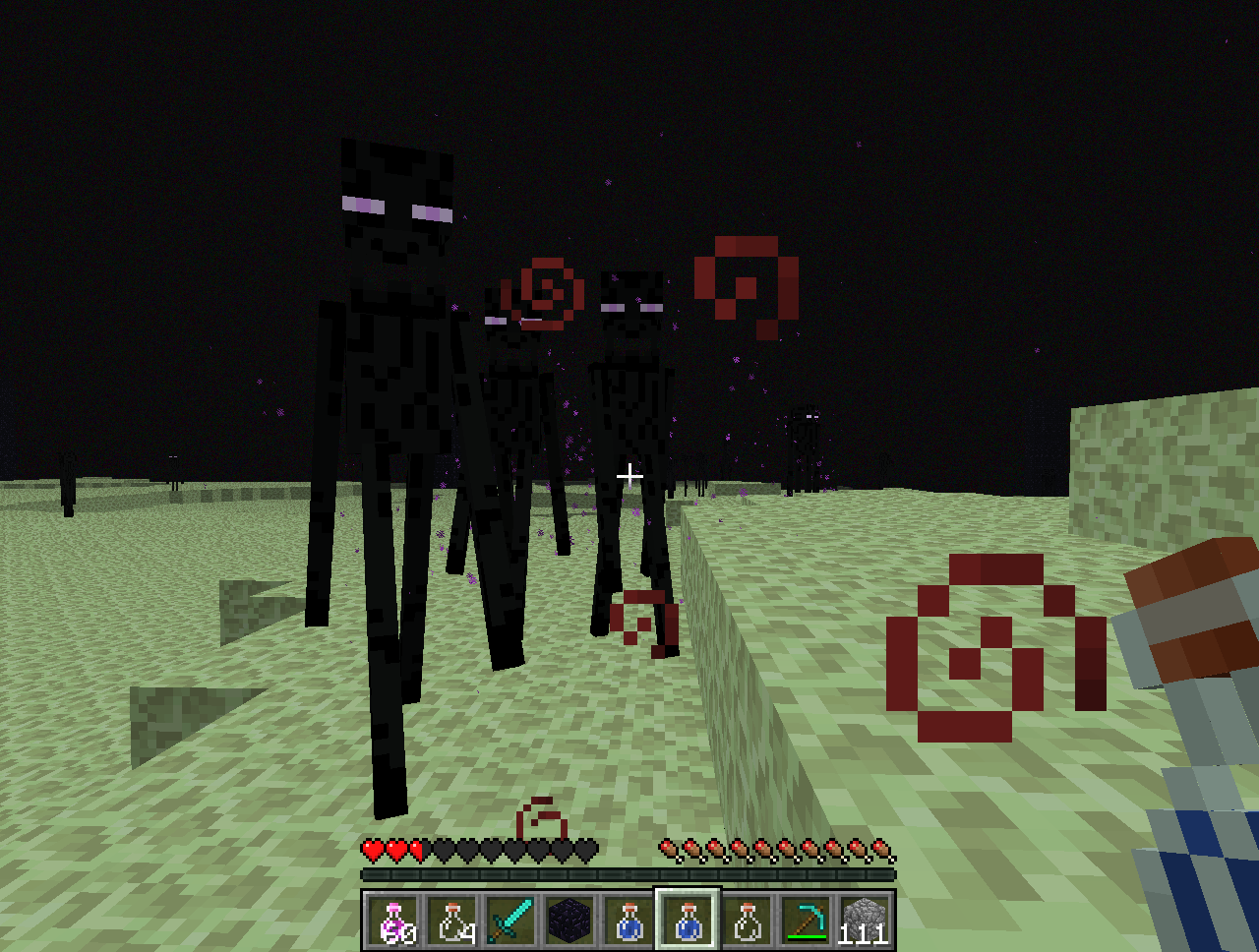Select the stack of four glass bottles
Viewport: 1259px width, 952px height.
[452, 922]
